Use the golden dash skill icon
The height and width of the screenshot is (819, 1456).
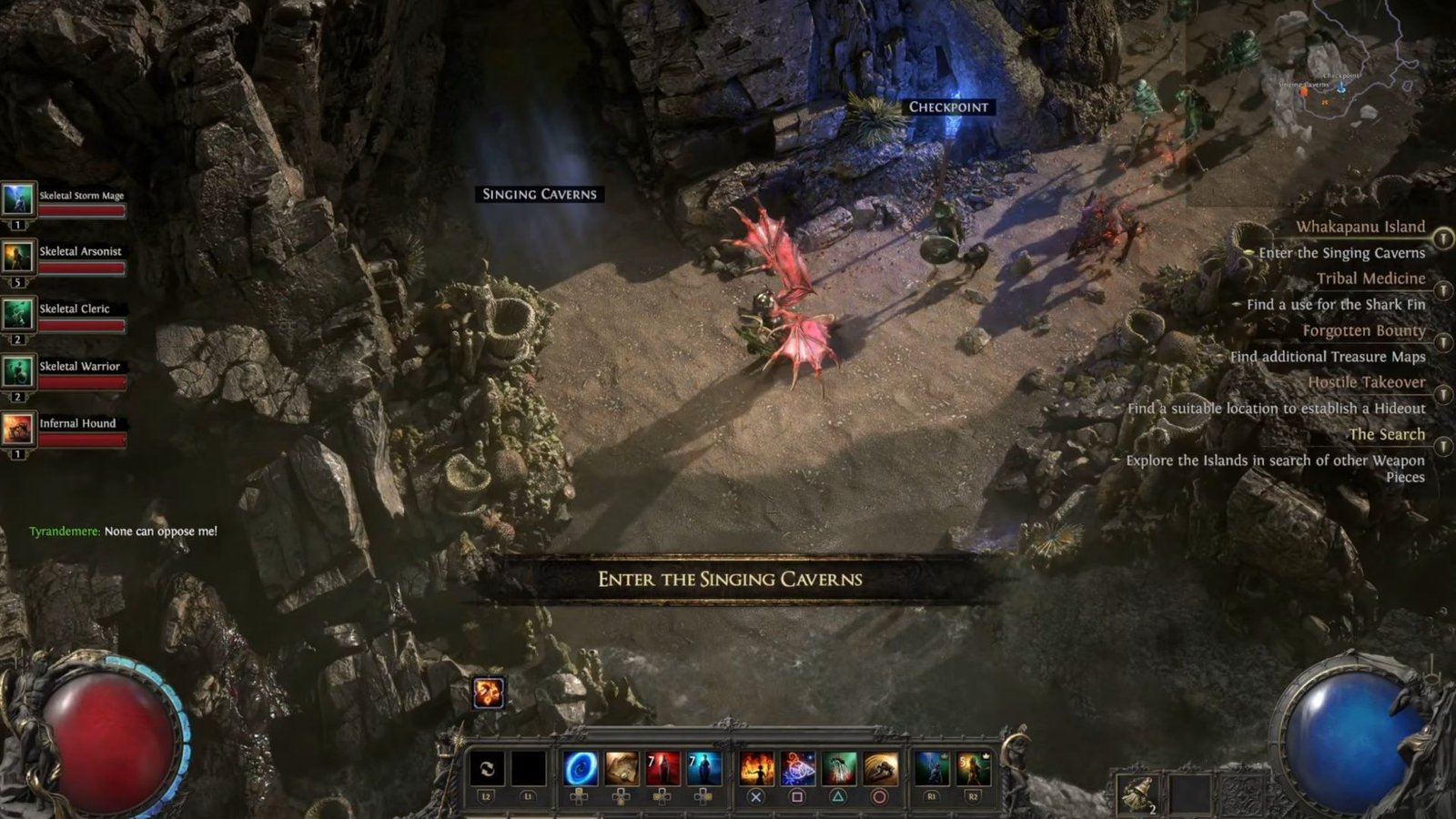point(879,769)
